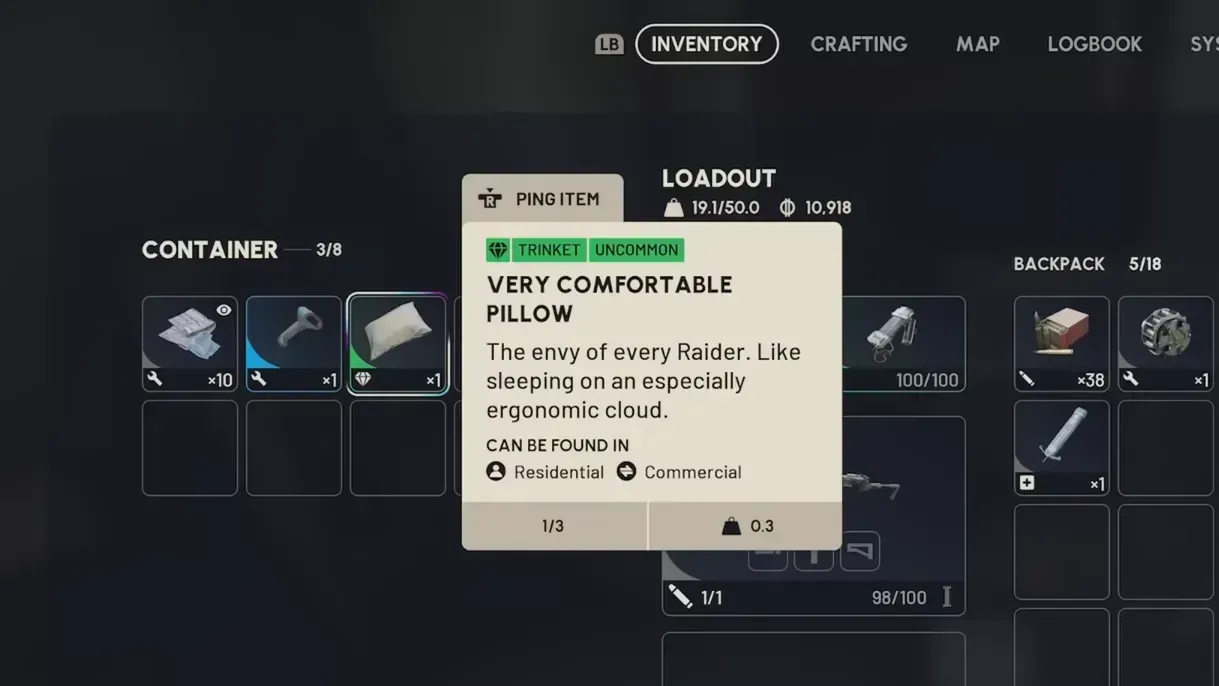This screenshot has height=686, width=1219.
Task: Select the ammo box stack of 38
Action: point(1061,343)
